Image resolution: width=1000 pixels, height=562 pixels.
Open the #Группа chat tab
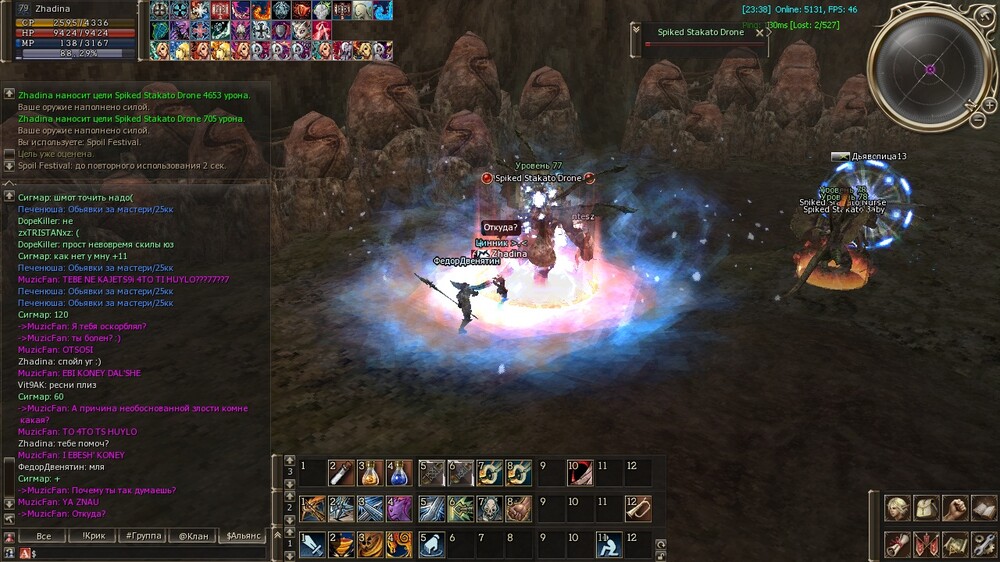click(x=143, y=536)
